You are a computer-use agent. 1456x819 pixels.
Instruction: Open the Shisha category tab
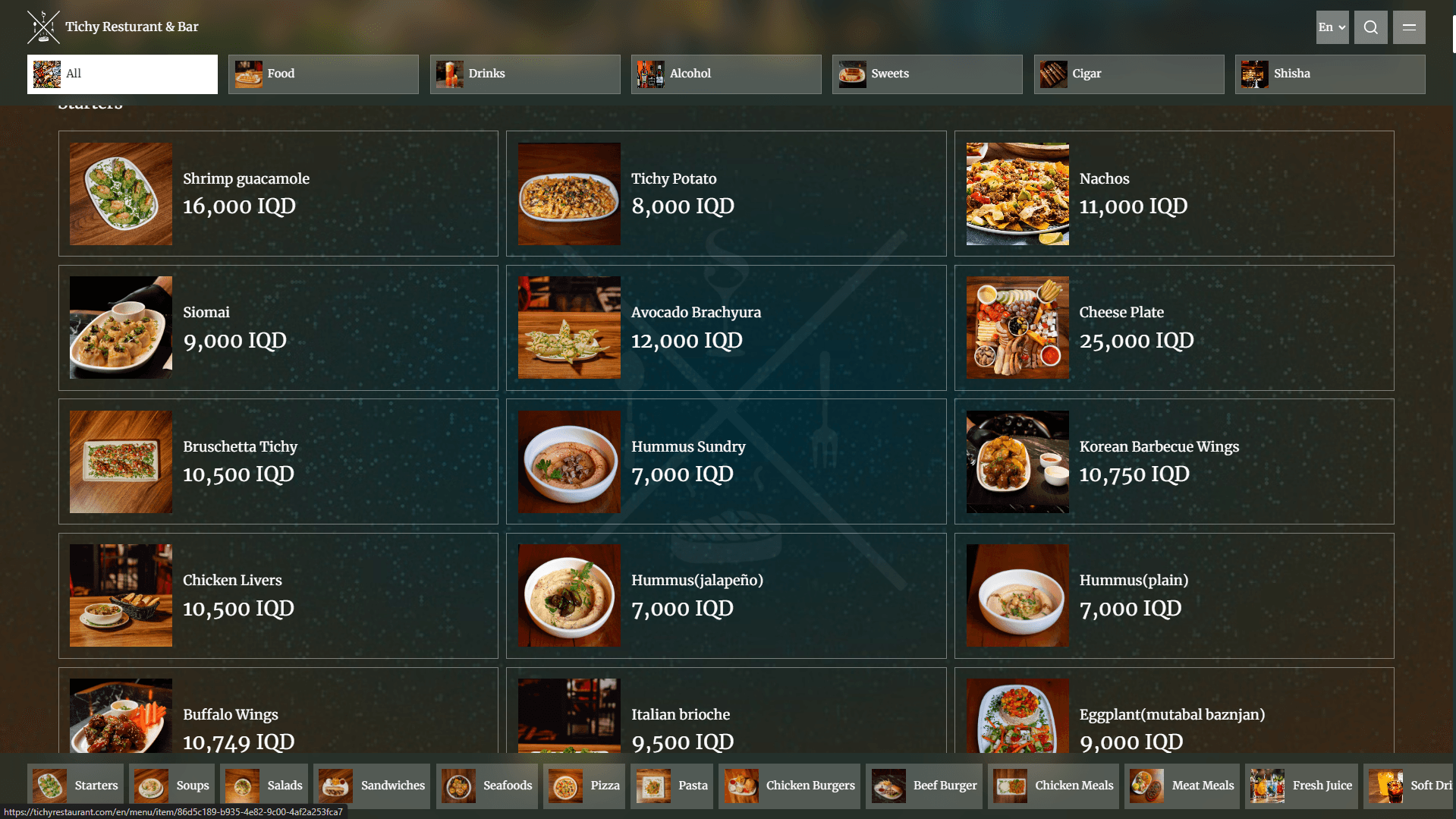point(1329,74)
